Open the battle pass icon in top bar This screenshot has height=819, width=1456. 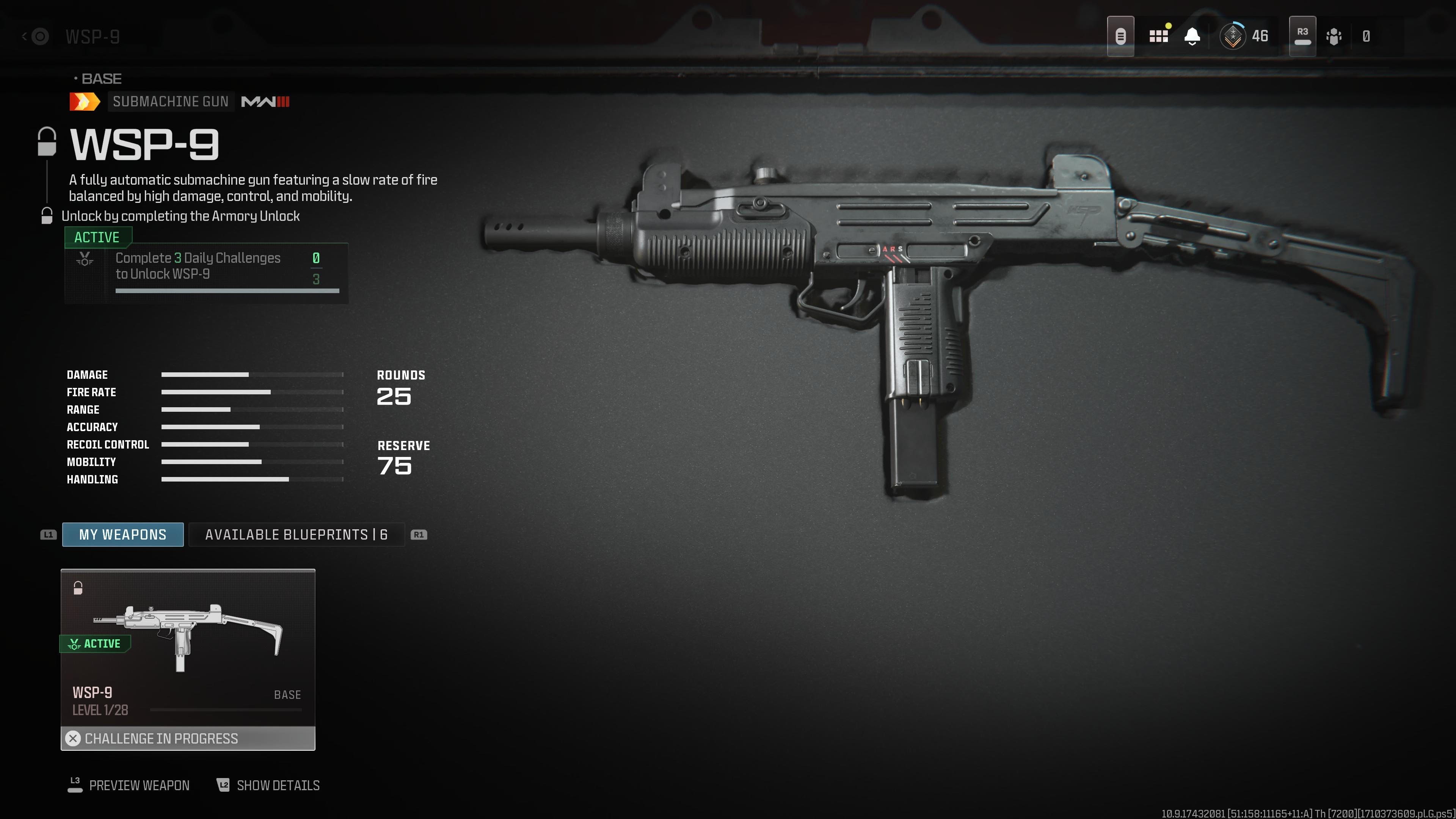(x=1122, y=36)
